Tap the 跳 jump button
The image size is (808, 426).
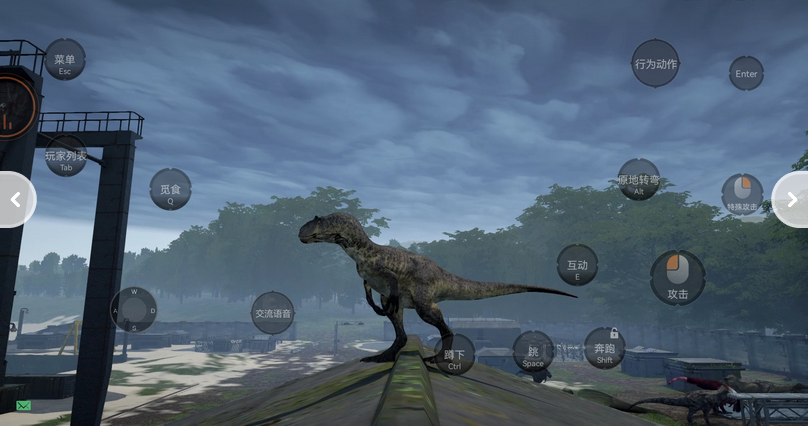coord(533,352)
